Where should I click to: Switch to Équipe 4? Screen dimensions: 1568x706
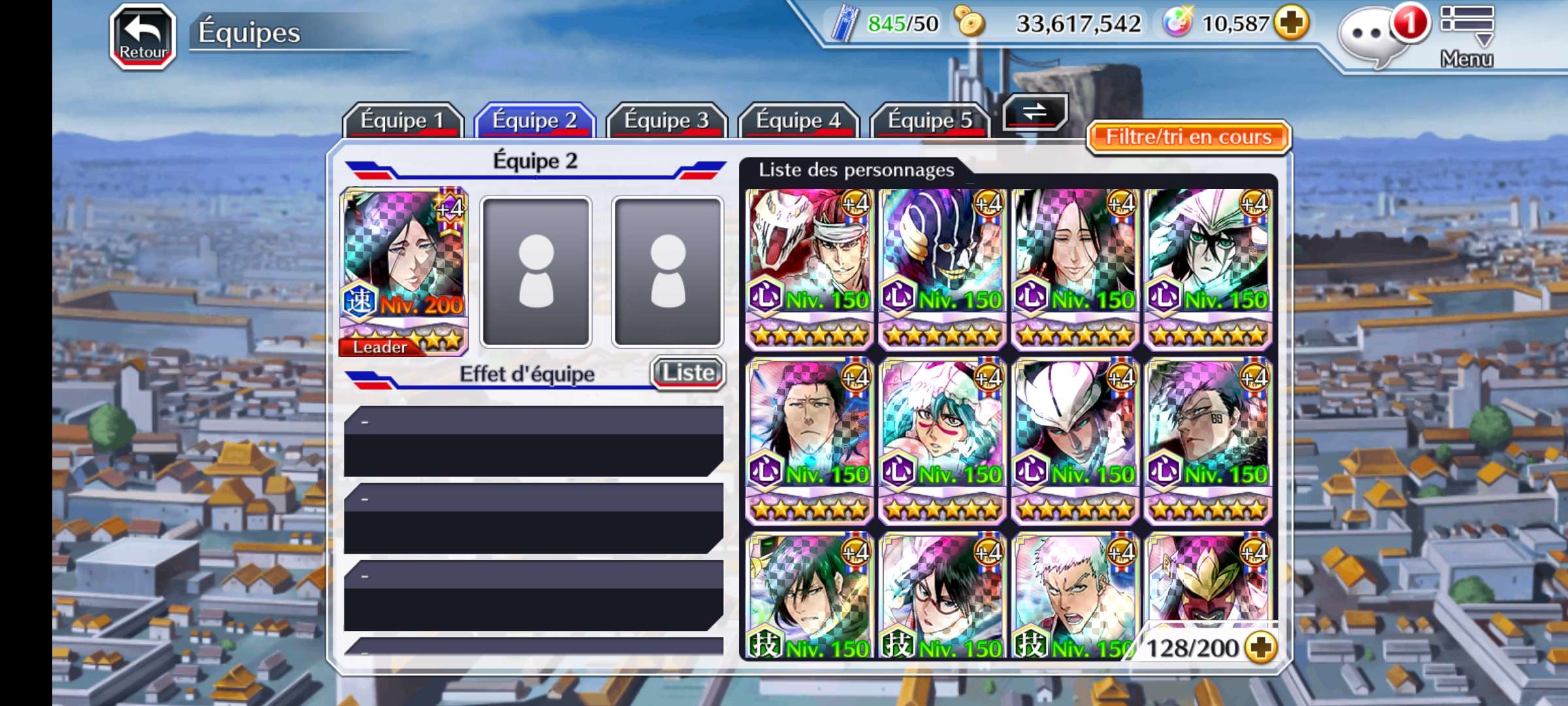click(x=798, y=120)
